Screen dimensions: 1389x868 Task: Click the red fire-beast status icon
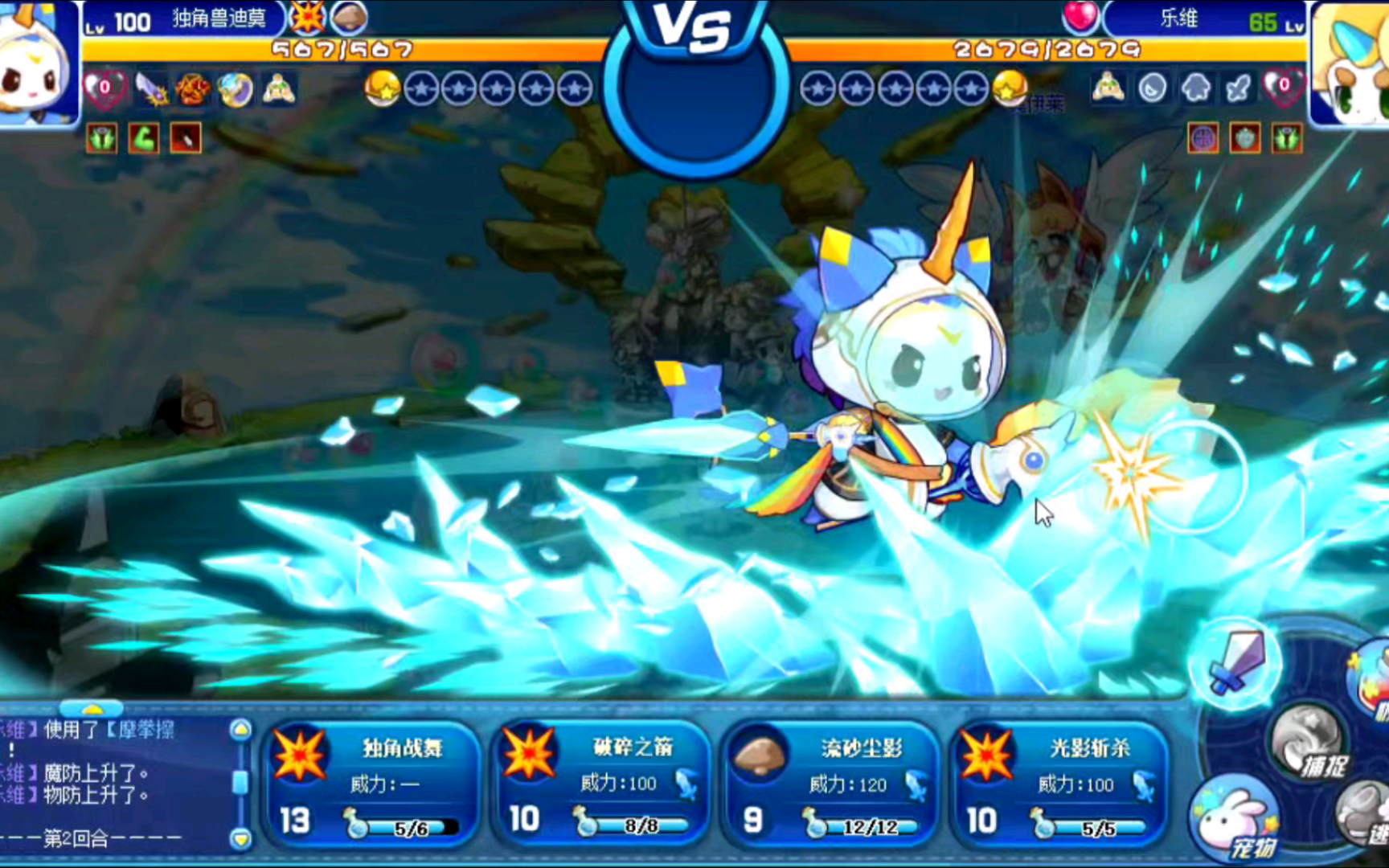(193, 89)
